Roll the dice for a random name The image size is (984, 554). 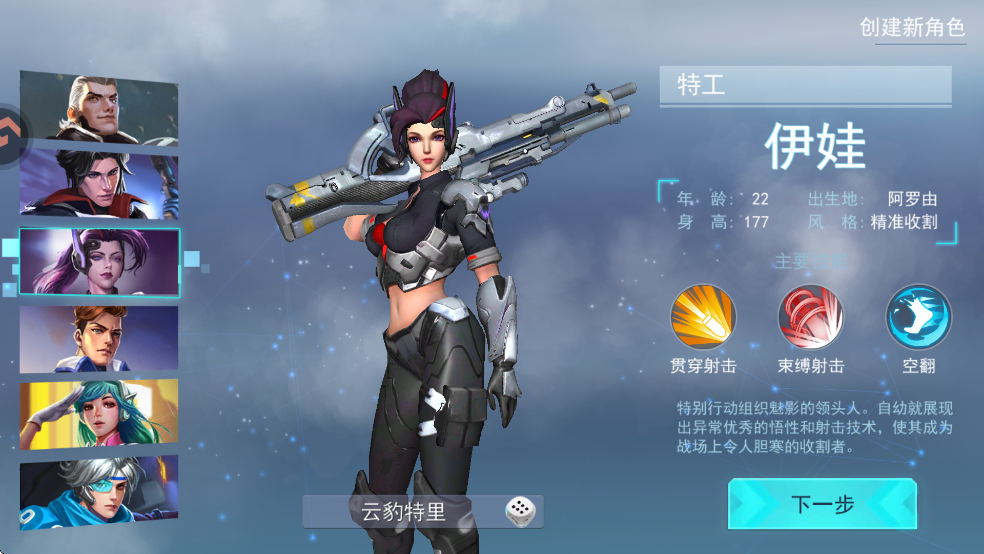coord(520,512)
